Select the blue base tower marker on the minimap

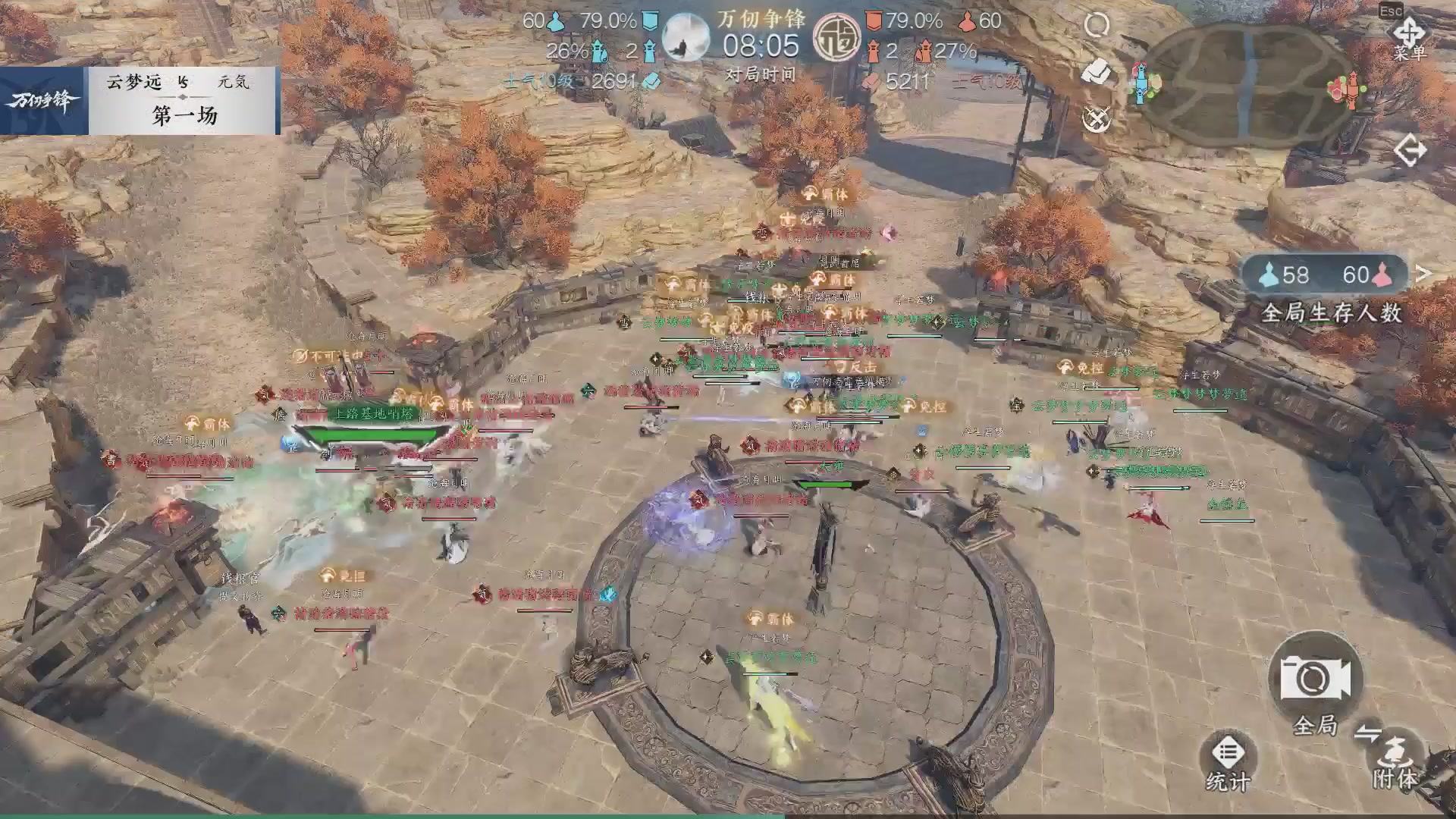coord(1141,83)
